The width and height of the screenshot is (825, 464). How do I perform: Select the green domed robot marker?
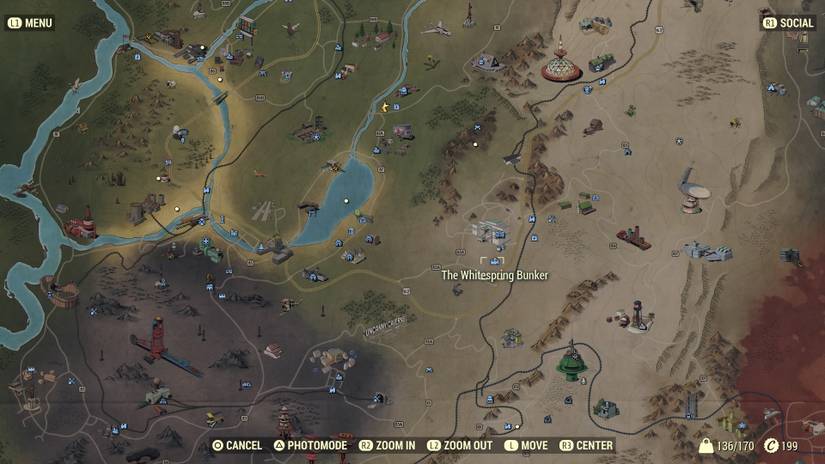573,363
